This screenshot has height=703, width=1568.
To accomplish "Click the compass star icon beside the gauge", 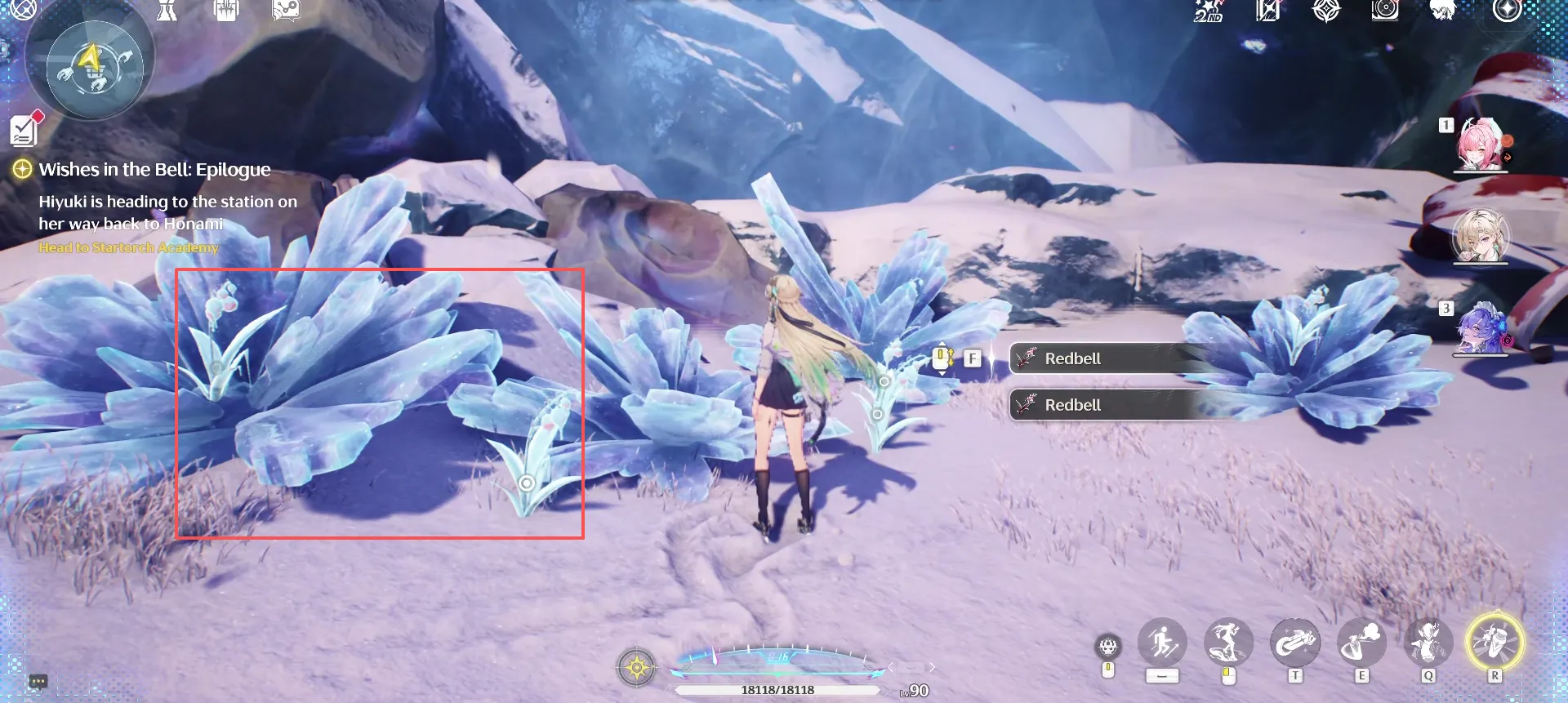I will 637,668.
